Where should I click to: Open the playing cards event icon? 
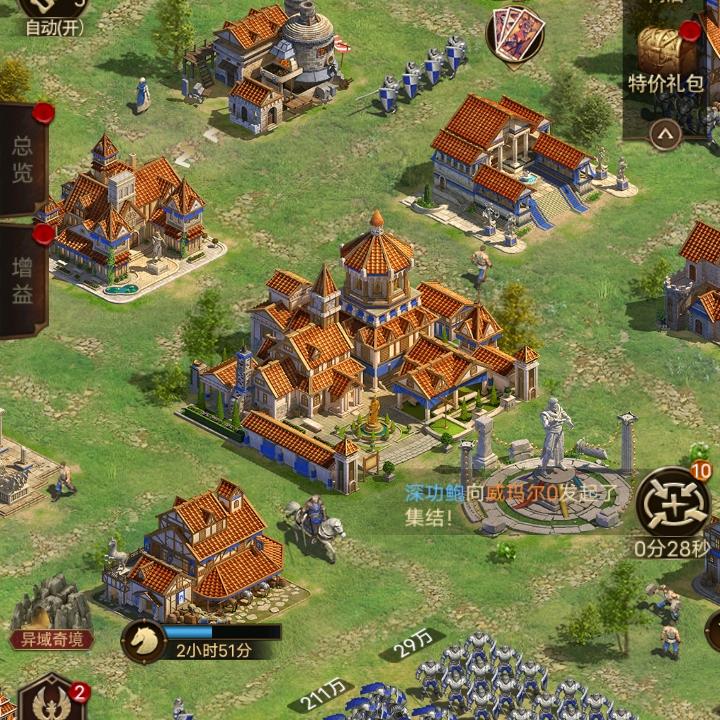(515, 33)
